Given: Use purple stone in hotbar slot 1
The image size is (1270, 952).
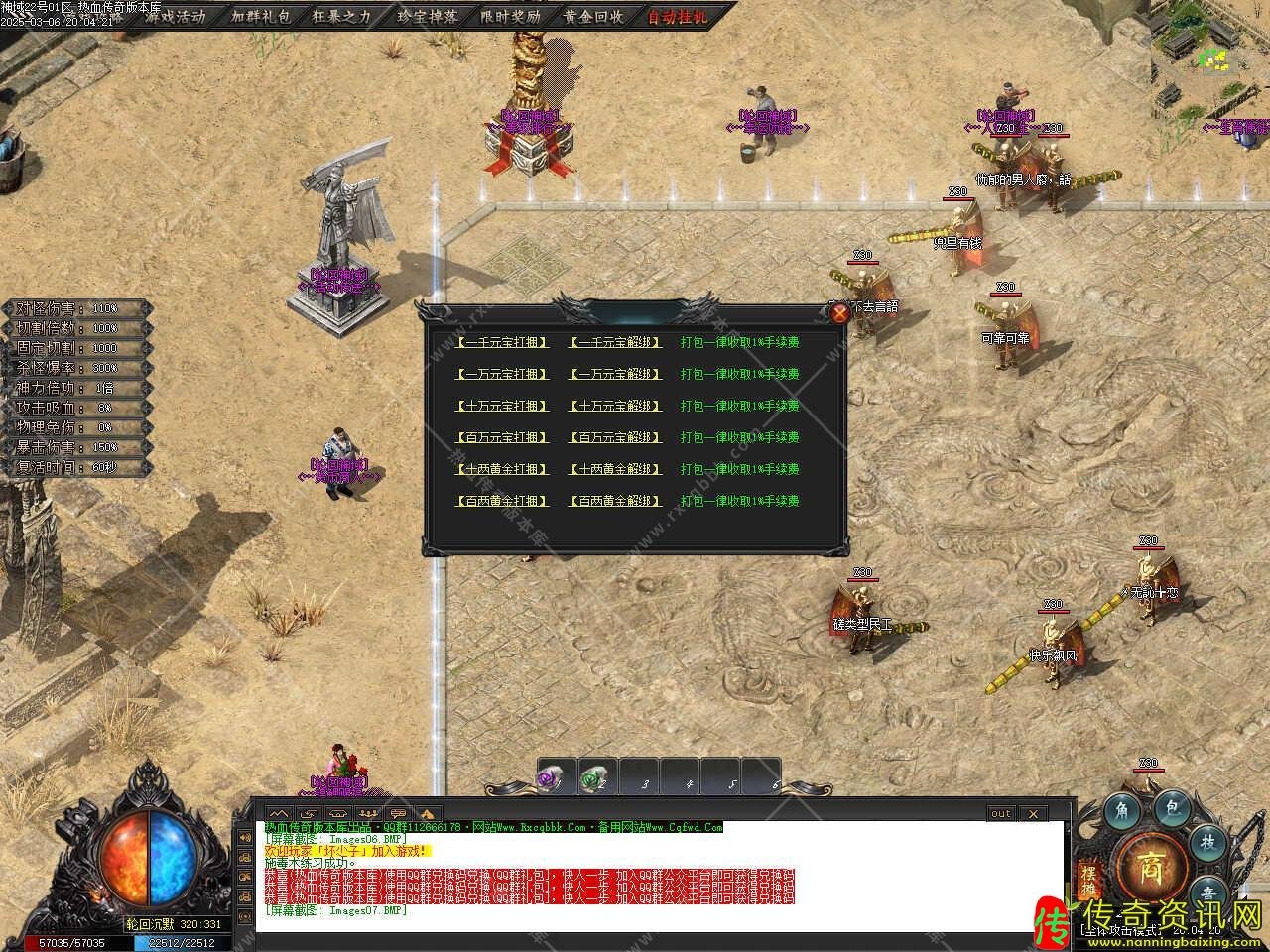Looking at the screenshot, I should point(549,778).
